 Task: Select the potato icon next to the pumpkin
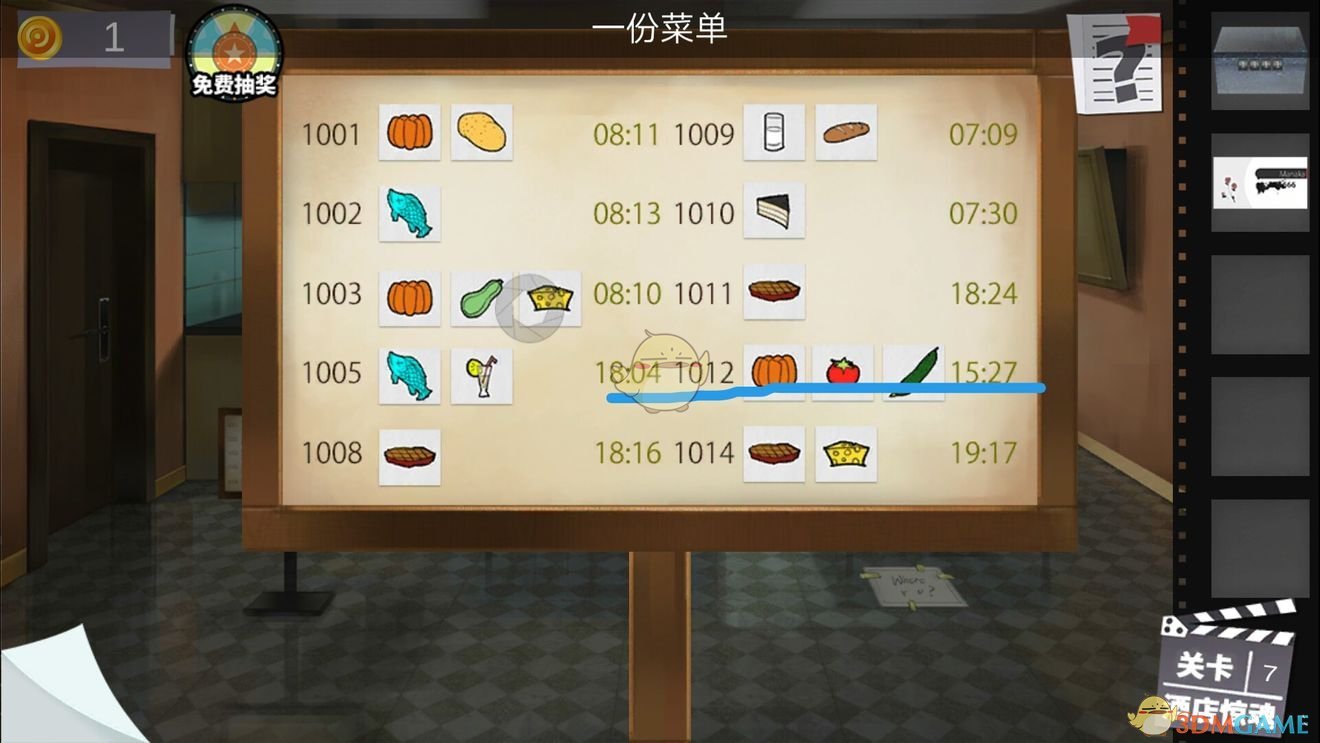pyautogui.click(x=482, y=133)
